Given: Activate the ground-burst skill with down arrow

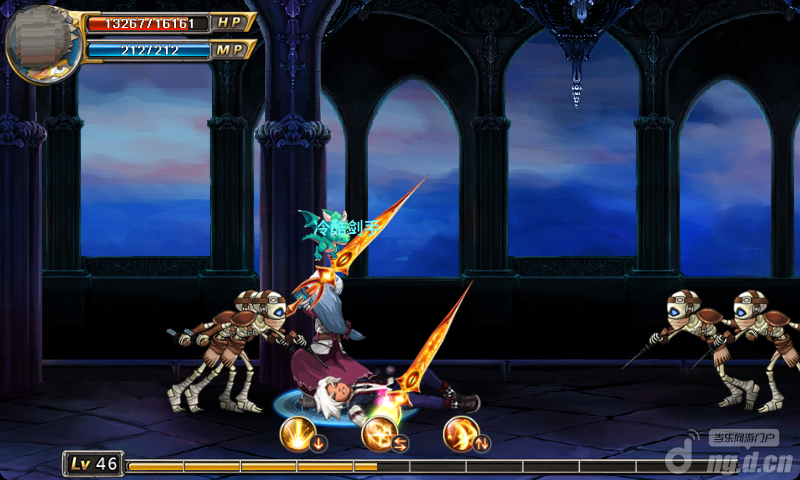Looking at the screenshot, I should (297, 433).
